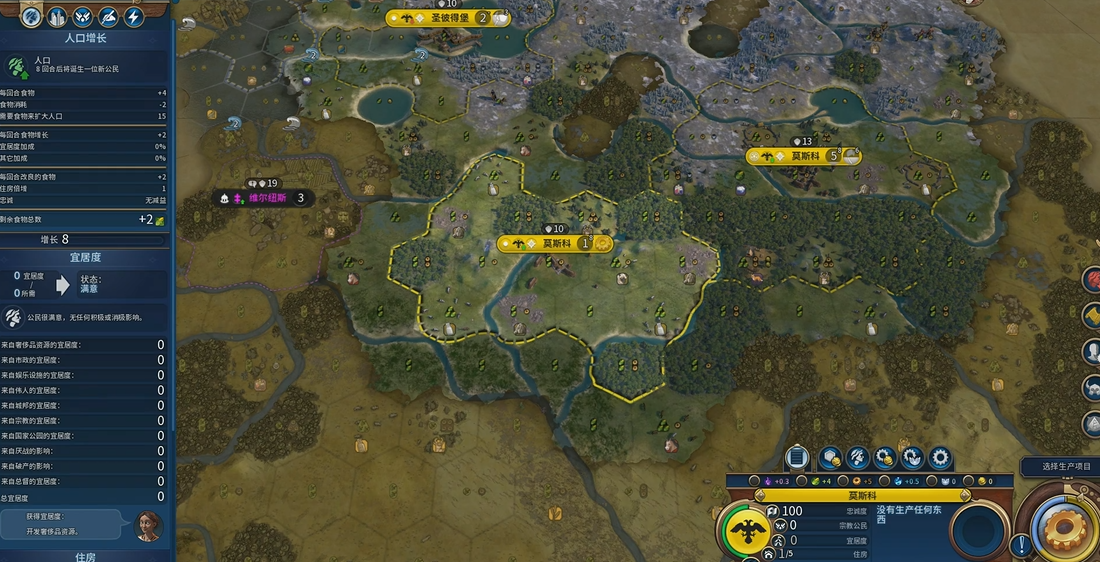Open the change production gear button
The image size is (1100, 562).
tap(940, 458)
